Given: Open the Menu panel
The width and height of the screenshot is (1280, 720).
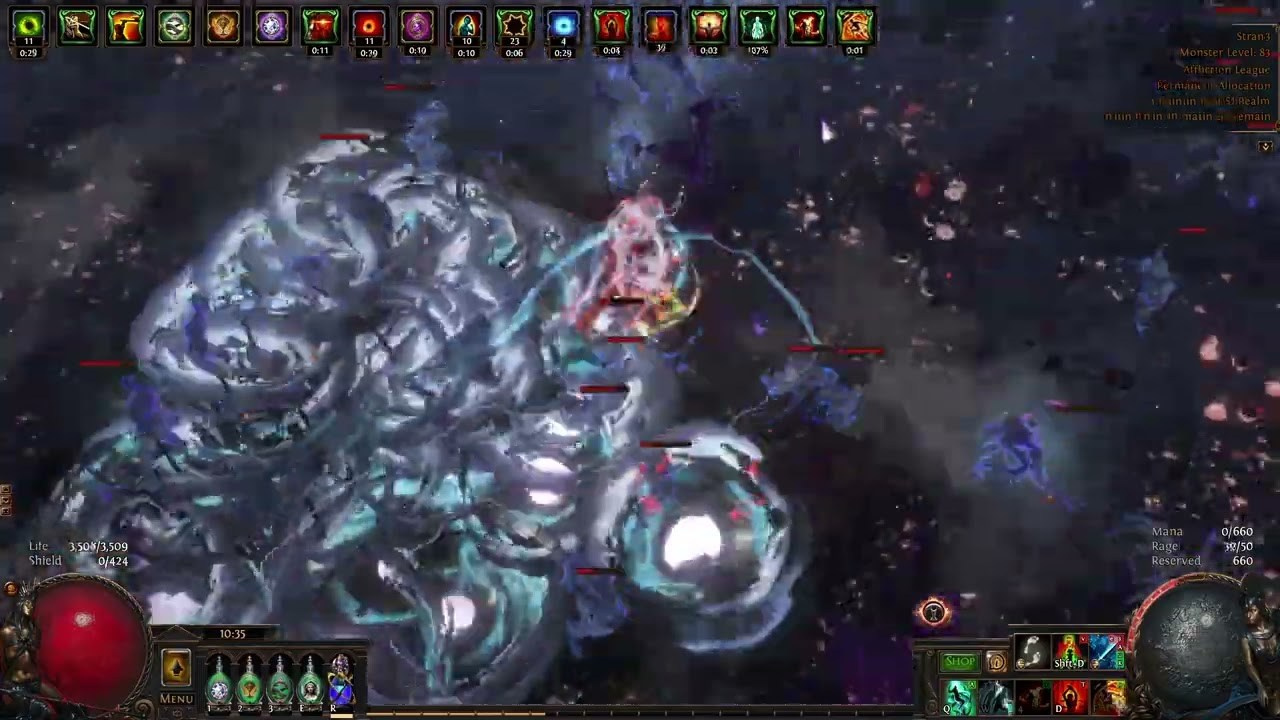Looking at the screenshot, I should coord(176,698).
